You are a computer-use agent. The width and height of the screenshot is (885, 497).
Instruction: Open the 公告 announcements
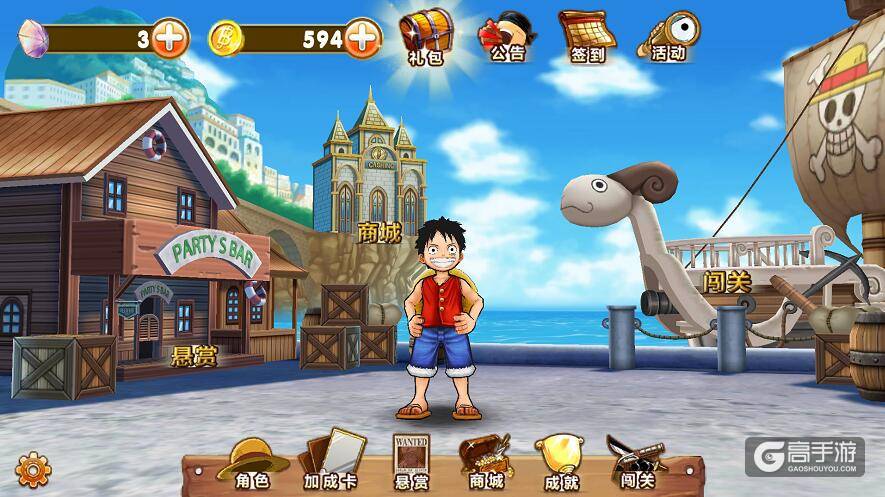pyautogui.click(x=506, y=37)
